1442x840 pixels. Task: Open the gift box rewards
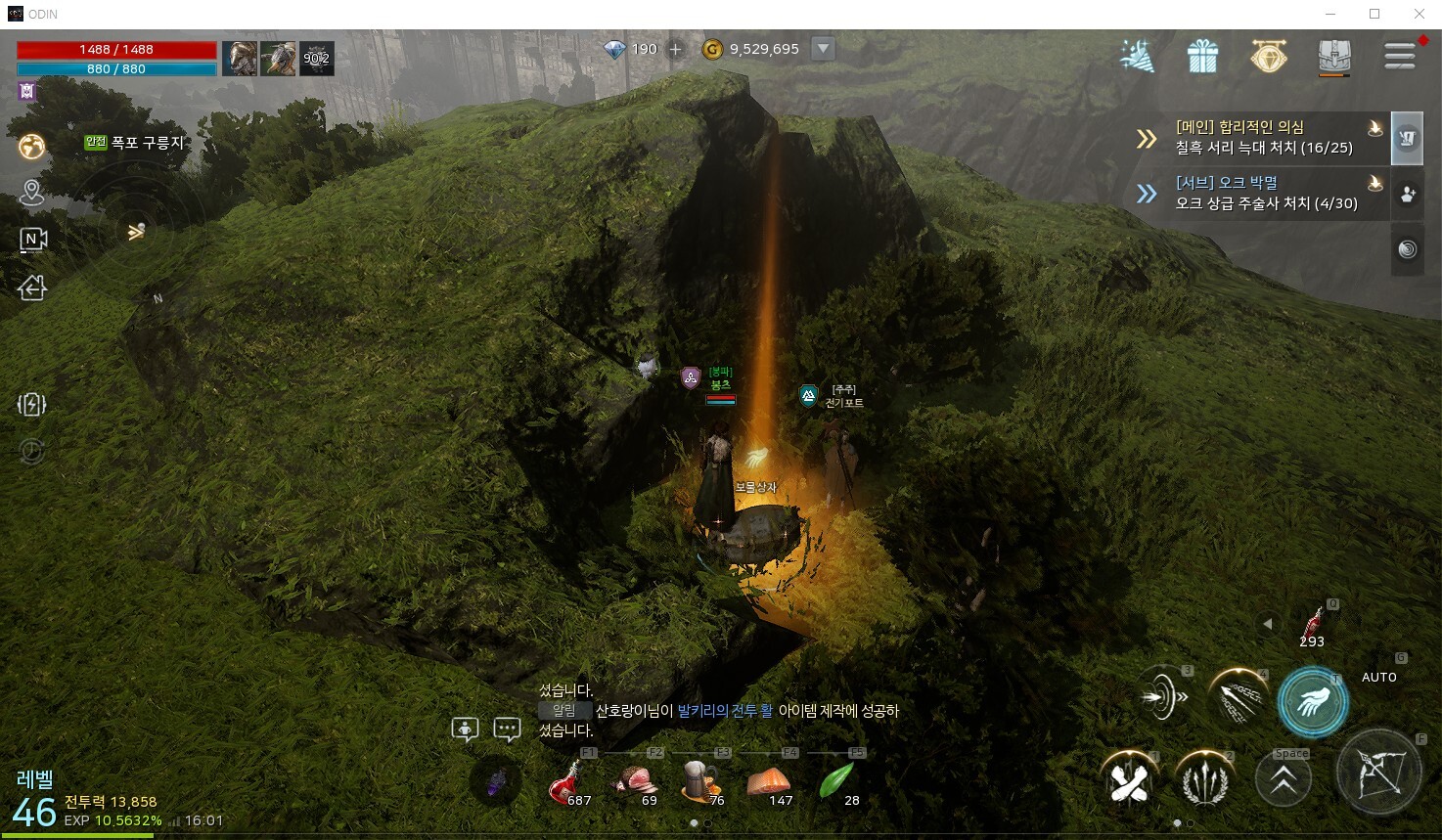click(x=1202, y=57)
